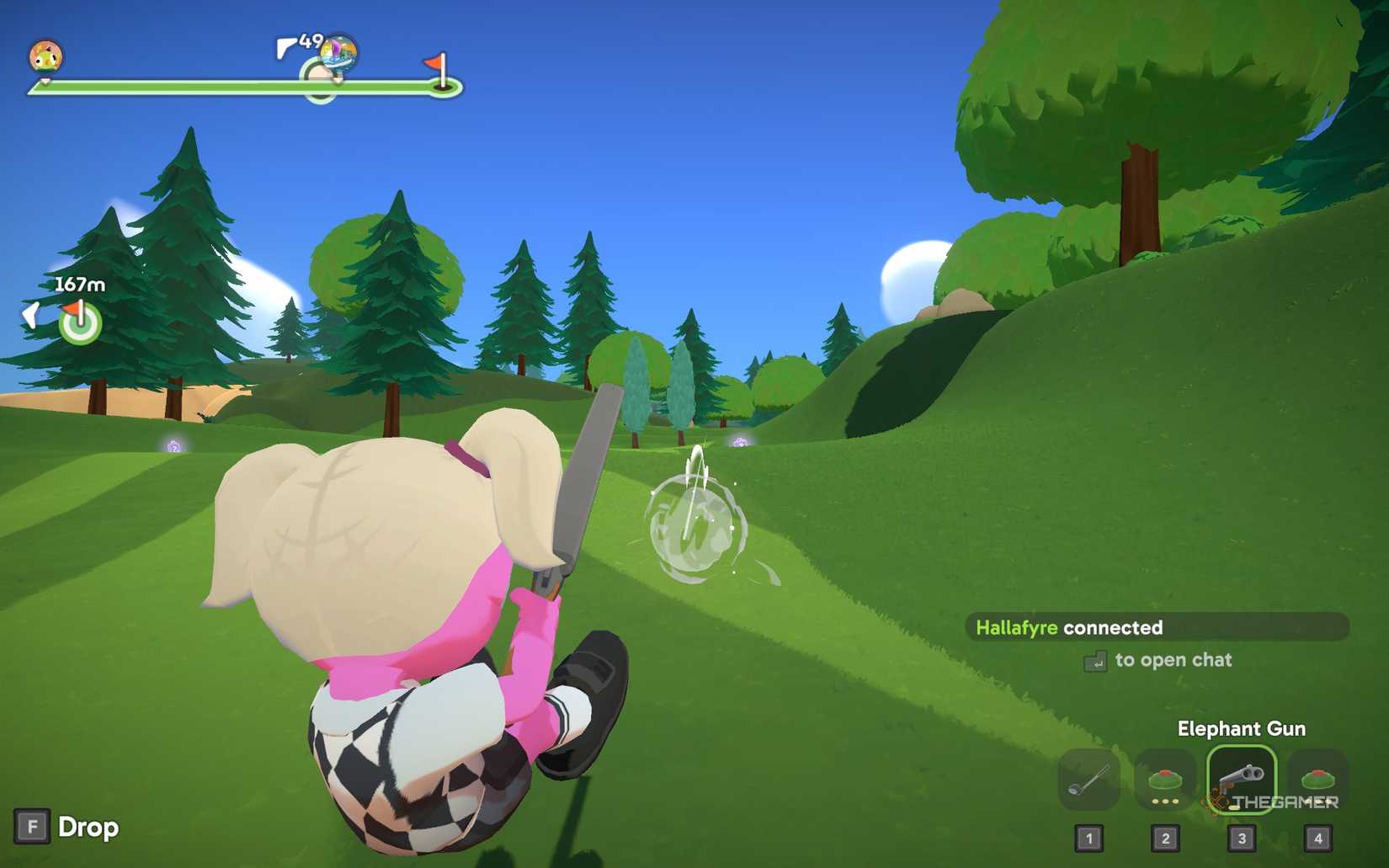Click the THEGAMER watermark logo

(x=1271, y=801)
